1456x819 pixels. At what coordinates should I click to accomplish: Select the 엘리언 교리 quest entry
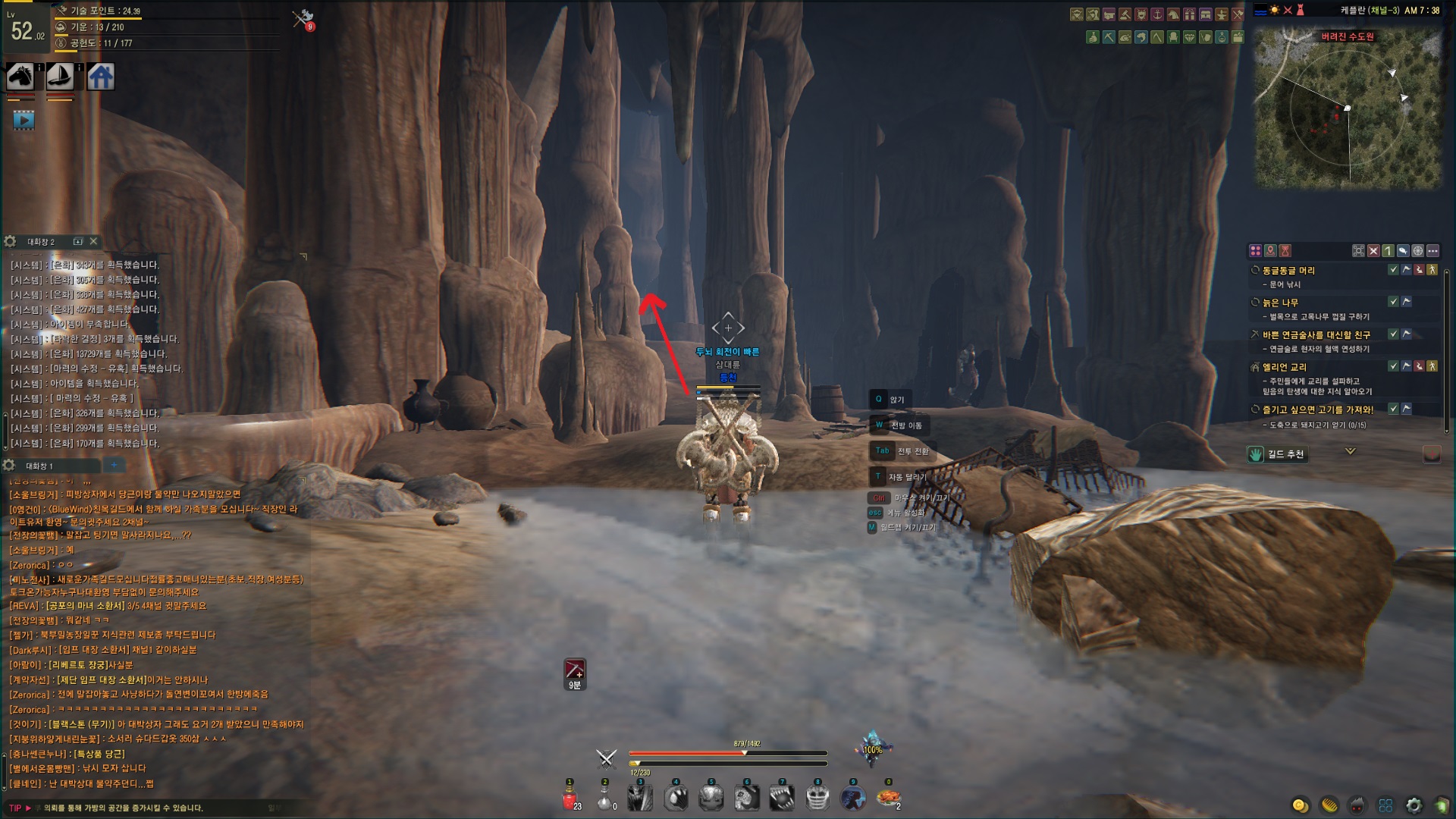pos(1284,367)
